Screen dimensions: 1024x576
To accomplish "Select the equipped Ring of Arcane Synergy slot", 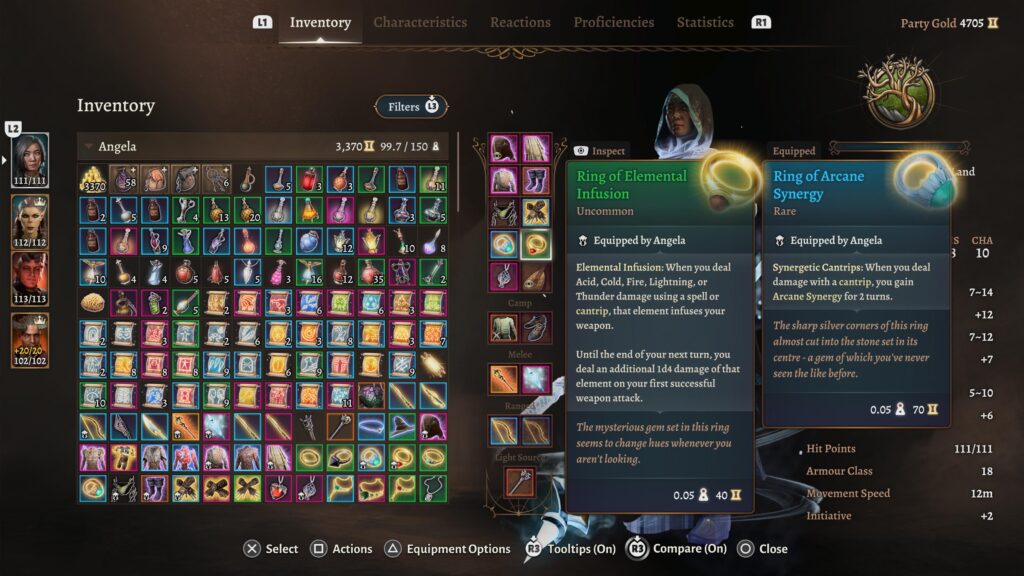I will coord(504,244).
